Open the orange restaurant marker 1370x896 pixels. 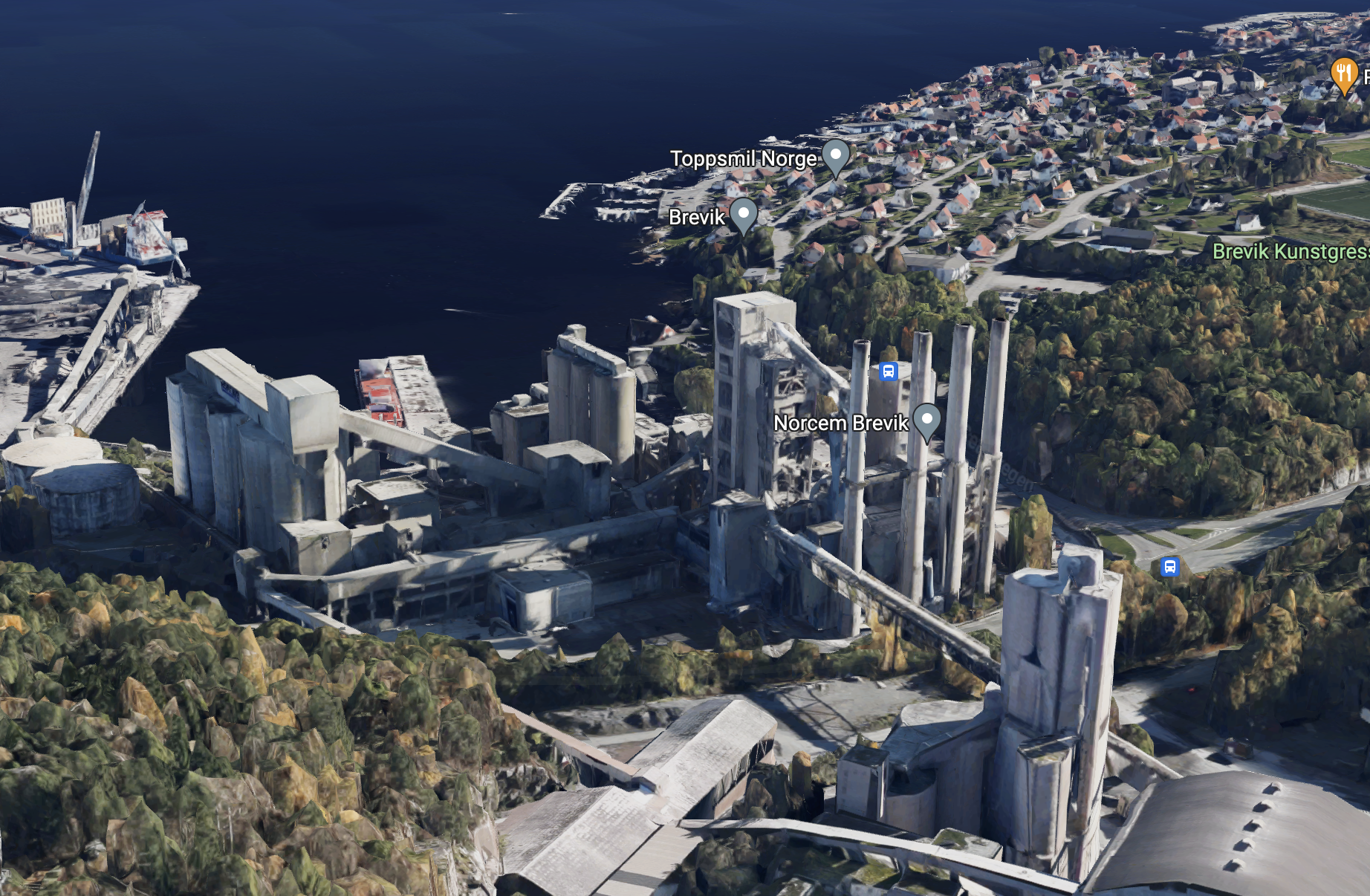pos(1344,74)
